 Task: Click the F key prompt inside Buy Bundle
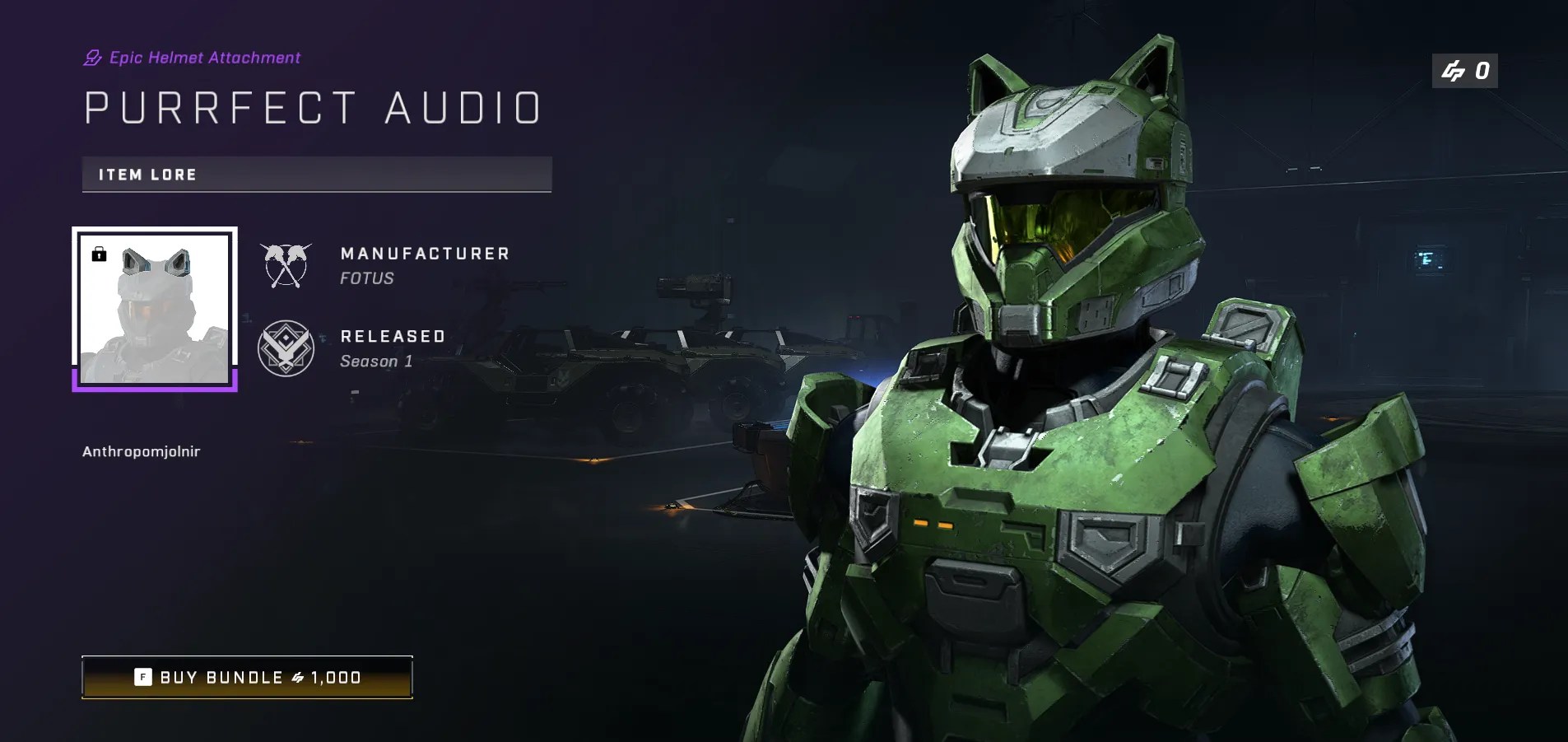tap(143, 677)
